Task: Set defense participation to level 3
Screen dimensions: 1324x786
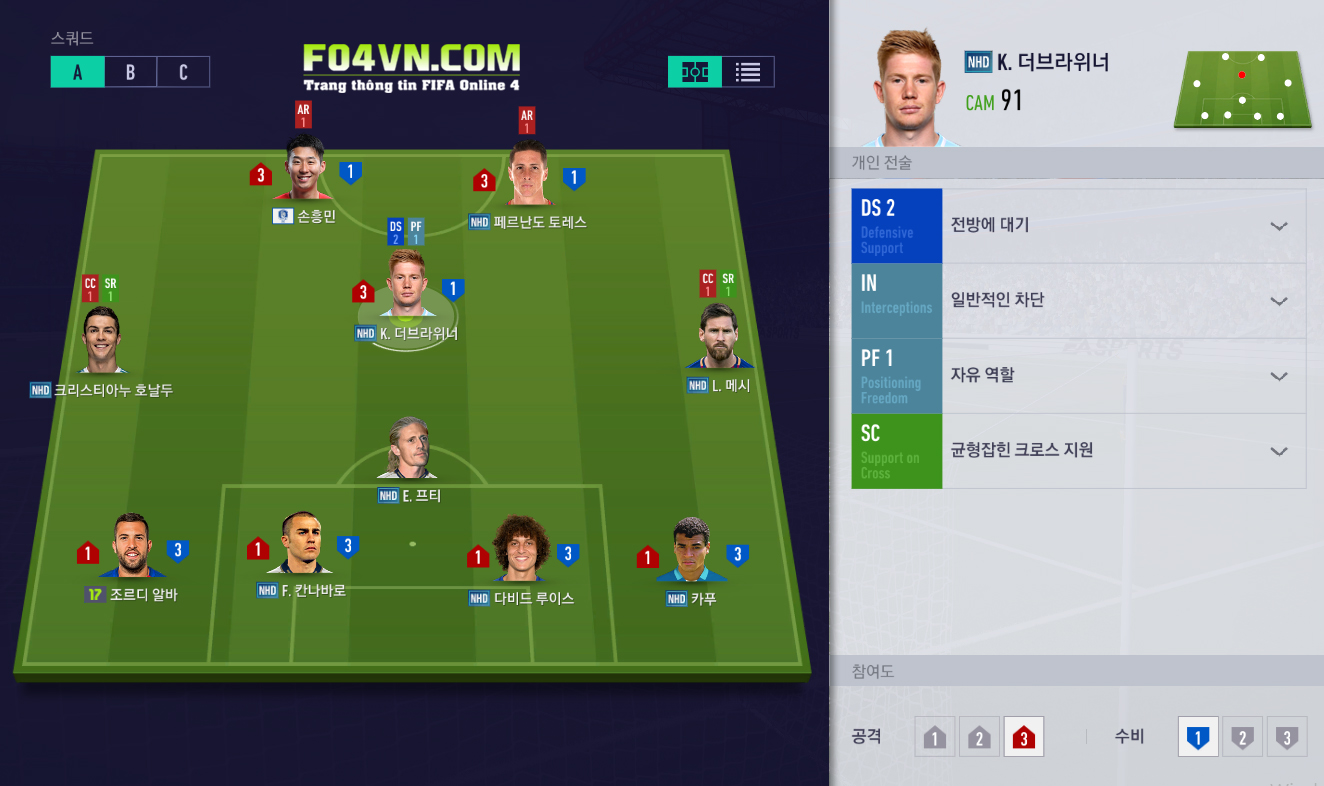Action: pyautogui.click(x=1288, y=738)
